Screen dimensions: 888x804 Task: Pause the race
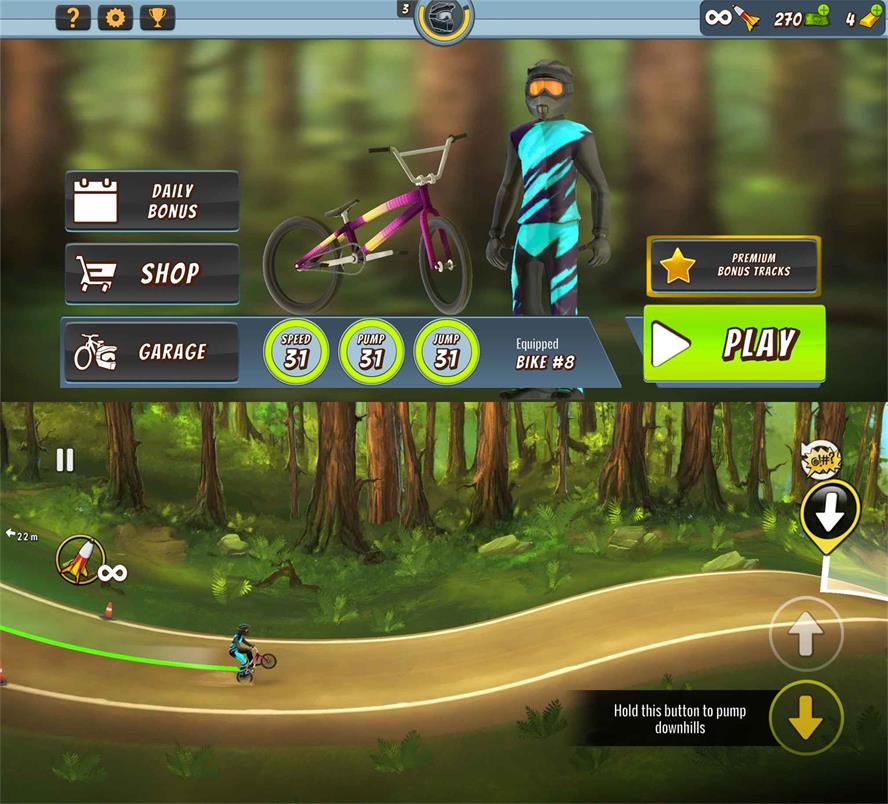coord(65,460)
